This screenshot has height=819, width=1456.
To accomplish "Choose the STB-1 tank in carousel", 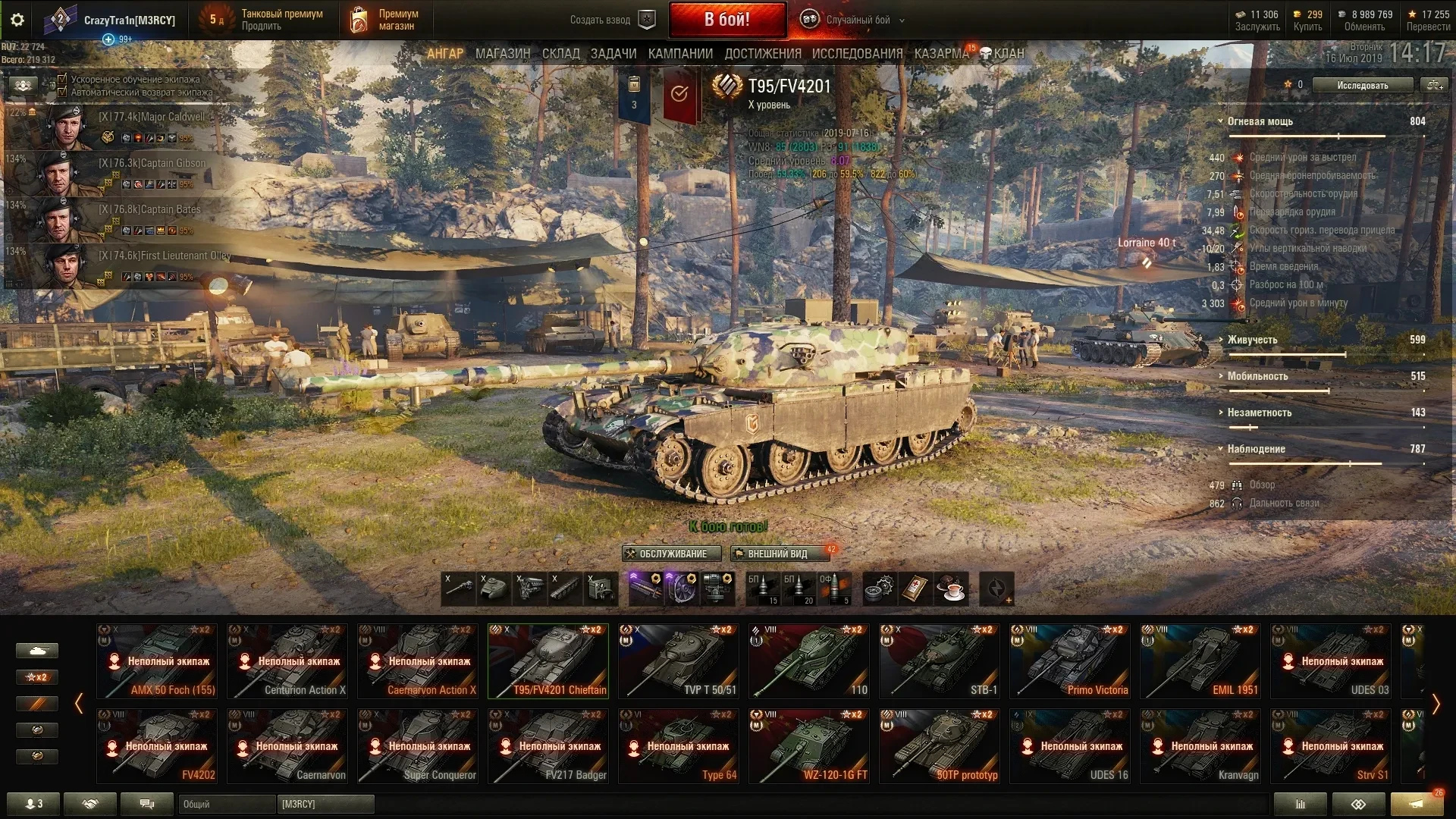I will tap(939, 661).
